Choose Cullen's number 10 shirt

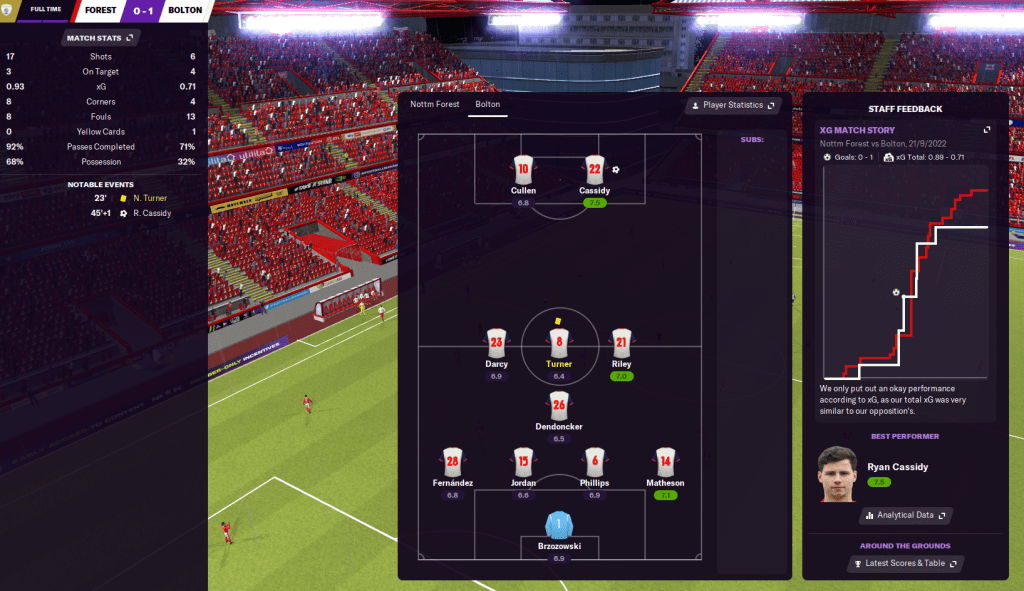(x=523, y=169)
